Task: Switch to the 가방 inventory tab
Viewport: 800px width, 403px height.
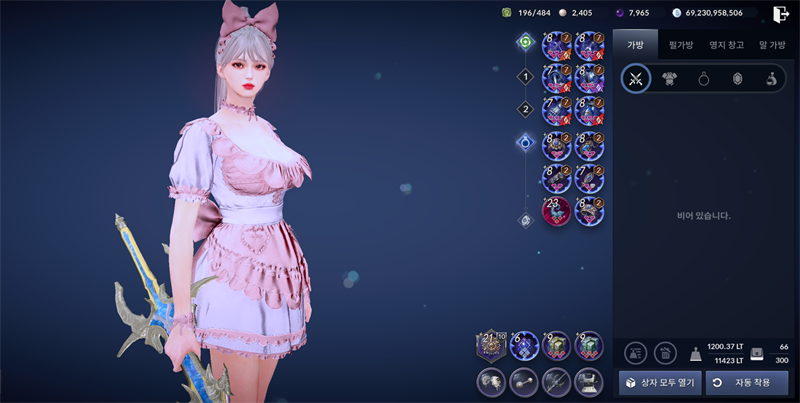Action: point(635,45)
